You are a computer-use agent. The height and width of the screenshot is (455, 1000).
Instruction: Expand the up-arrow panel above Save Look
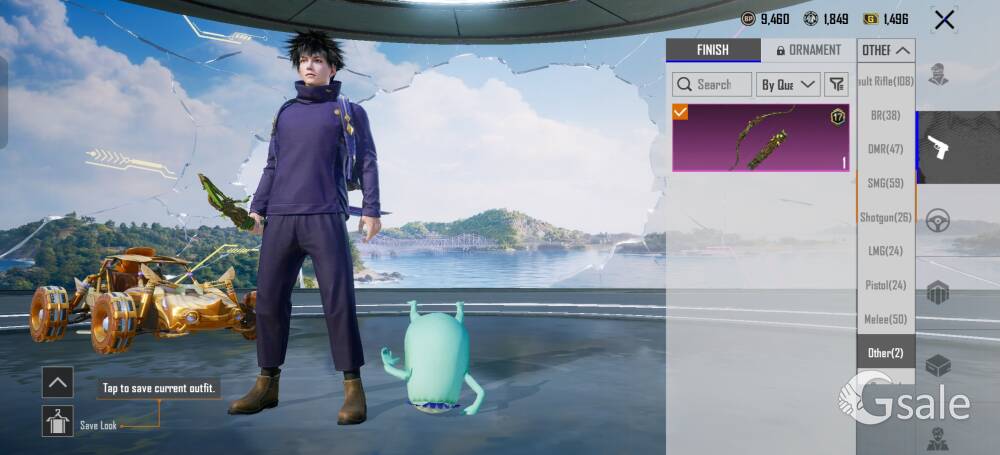[x=57, y=381]
